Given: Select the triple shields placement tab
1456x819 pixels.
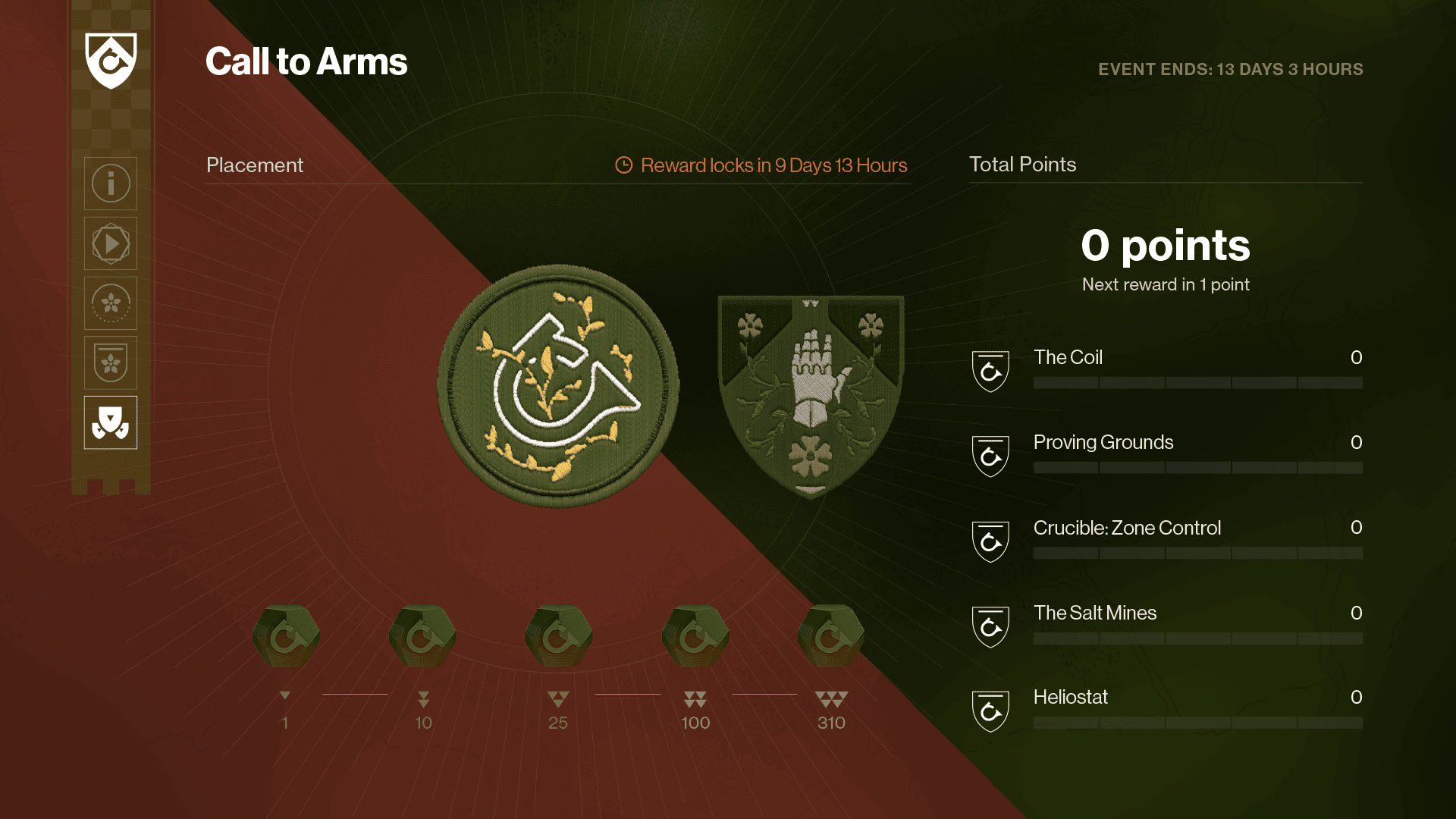Looking at the screenshot, I should (111, 422).
